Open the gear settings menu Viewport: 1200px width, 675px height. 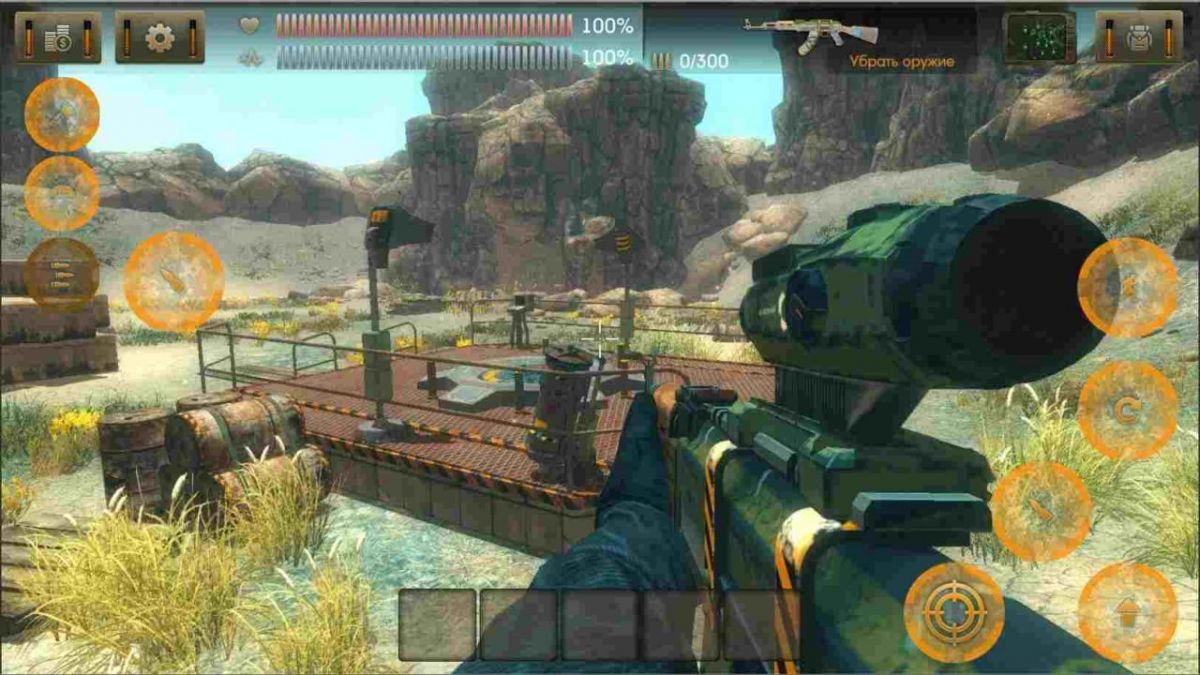(x=160, y=37)
